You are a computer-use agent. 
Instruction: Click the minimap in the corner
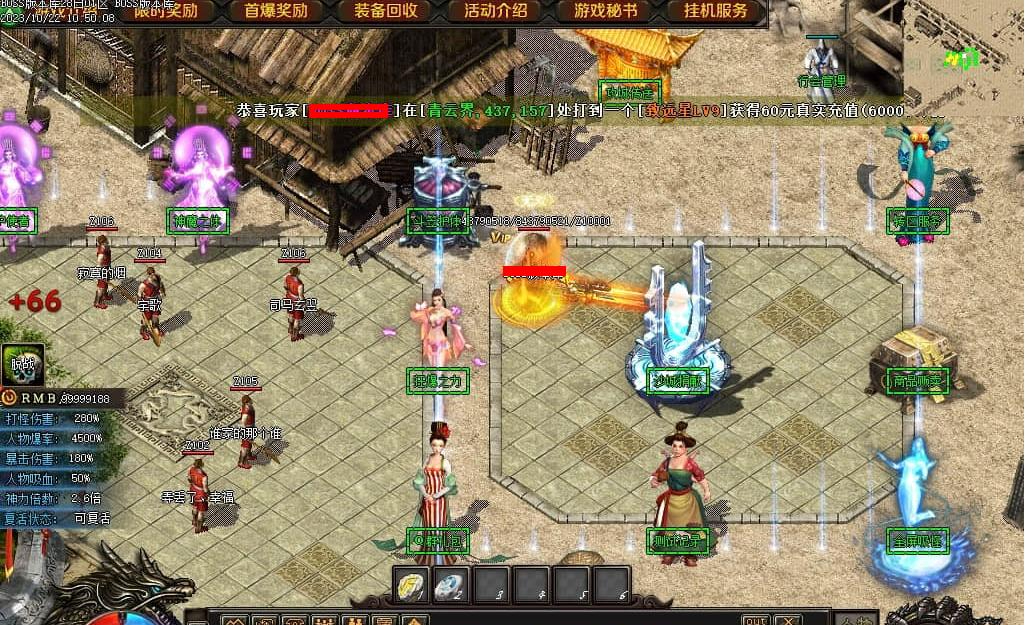pyautogui.click(x=966, y=50)
